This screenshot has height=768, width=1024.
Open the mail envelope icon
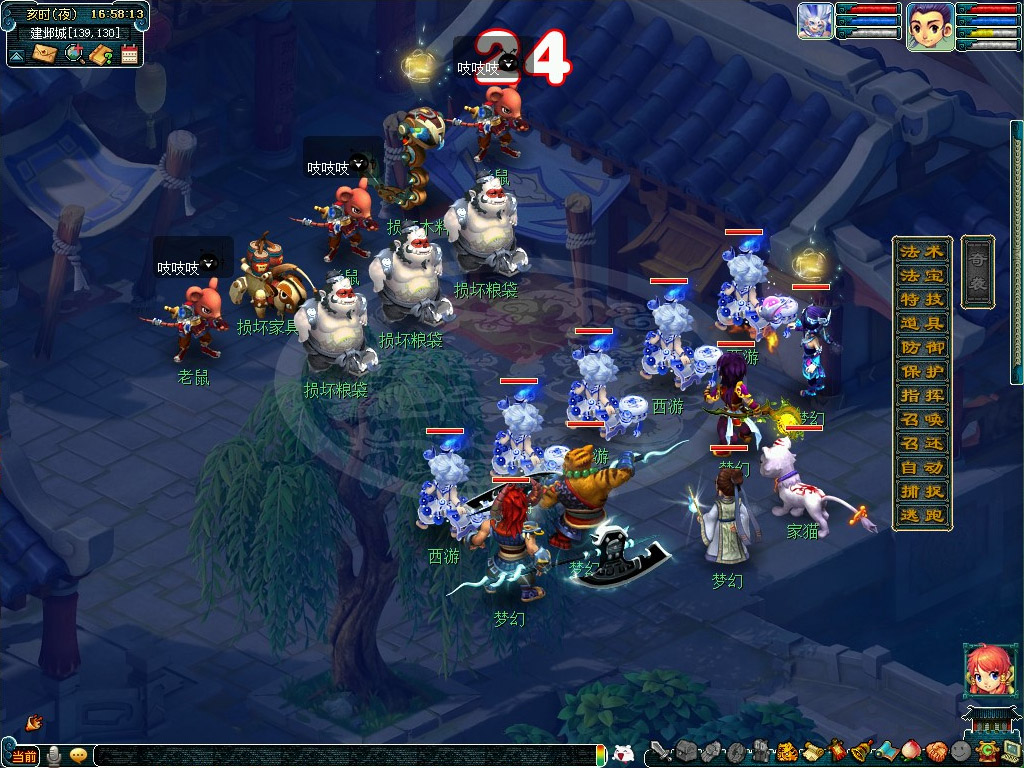point(44,54)
